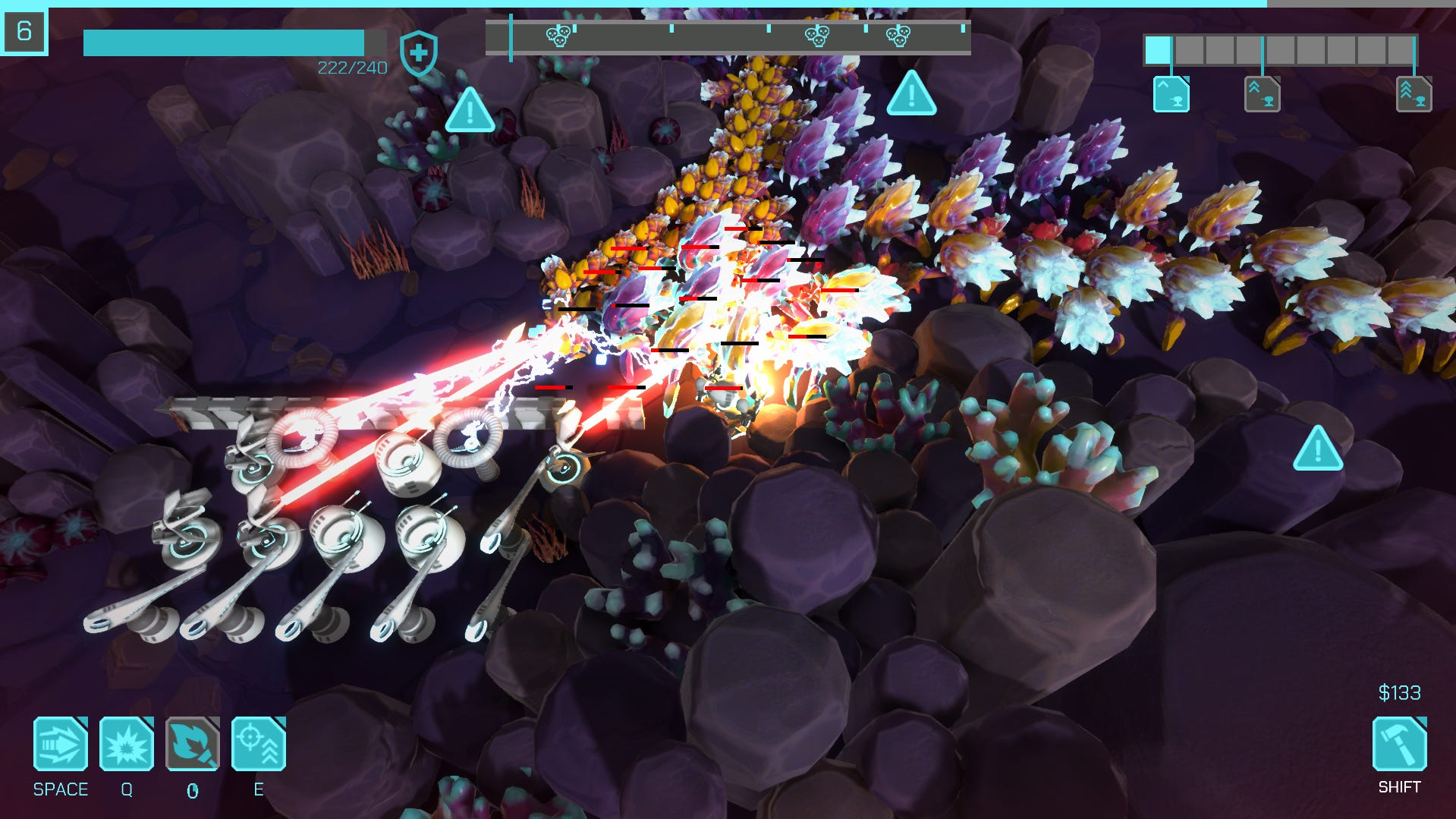Activate the crosshair targeting boost ability
Image resolution: width=1456 pixels, height=819 pixels.
[x=259, y=744]
